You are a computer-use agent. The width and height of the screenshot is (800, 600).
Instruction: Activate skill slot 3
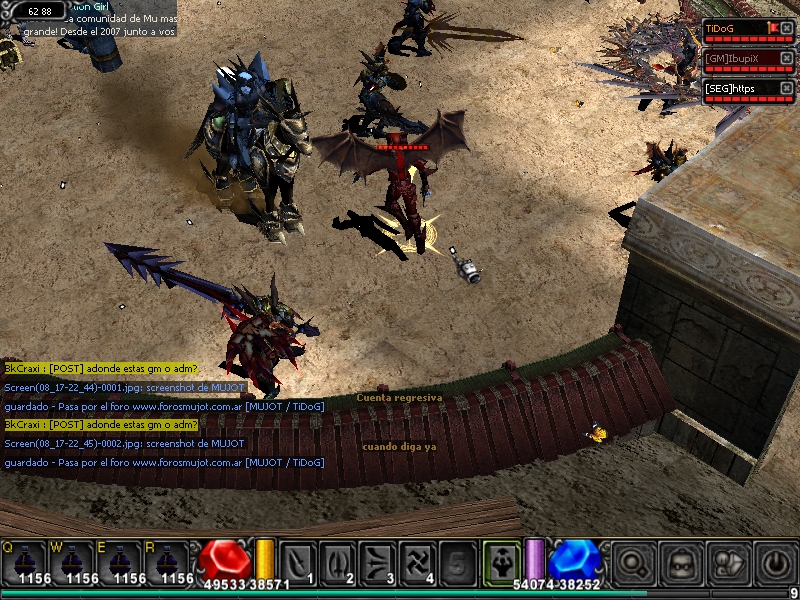point(377,563)
